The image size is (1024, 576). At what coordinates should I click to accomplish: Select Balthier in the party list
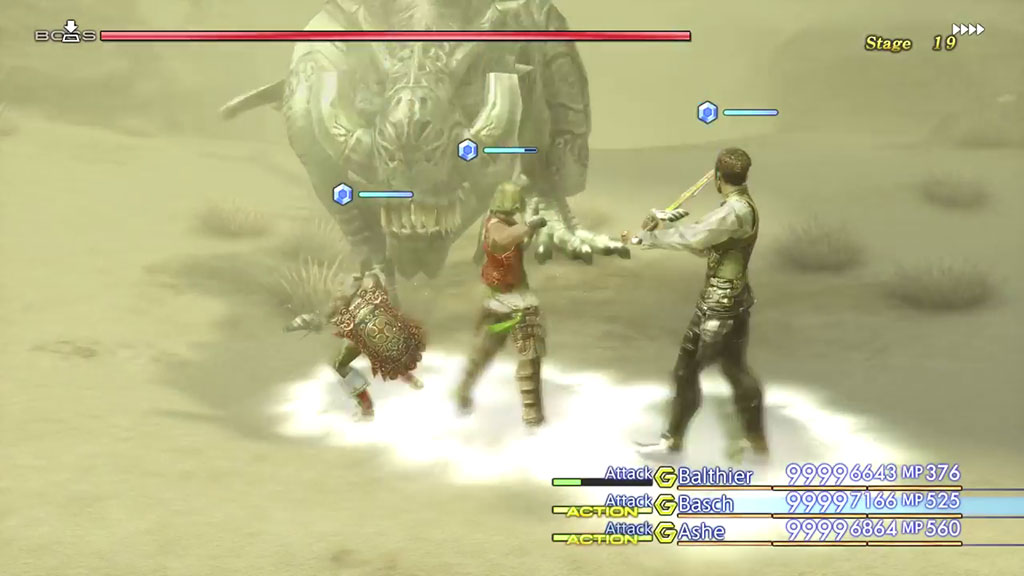pyautogui.click(x=715, y=476)
